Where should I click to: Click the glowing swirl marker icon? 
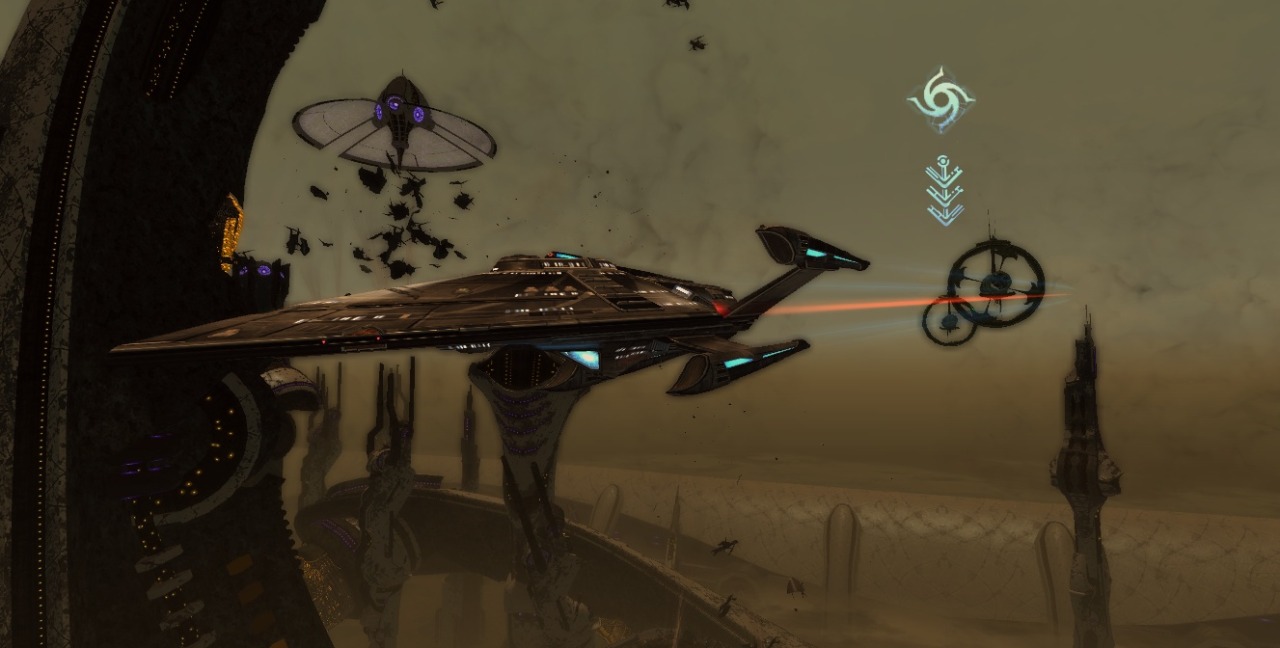[x=941, y=100]
